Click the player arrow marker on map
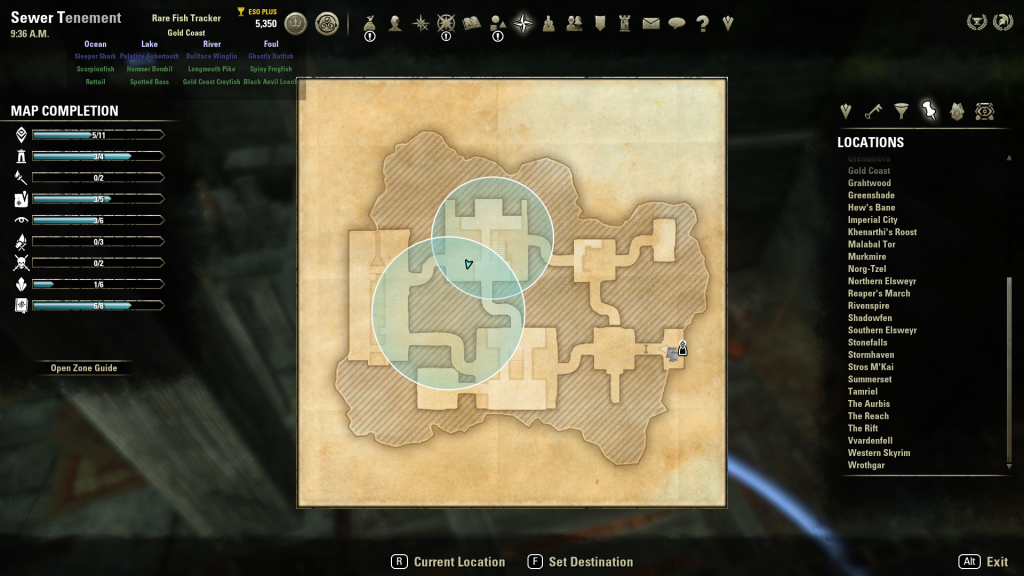Screen dimensions: 1024x576 (x=468, y=264)
